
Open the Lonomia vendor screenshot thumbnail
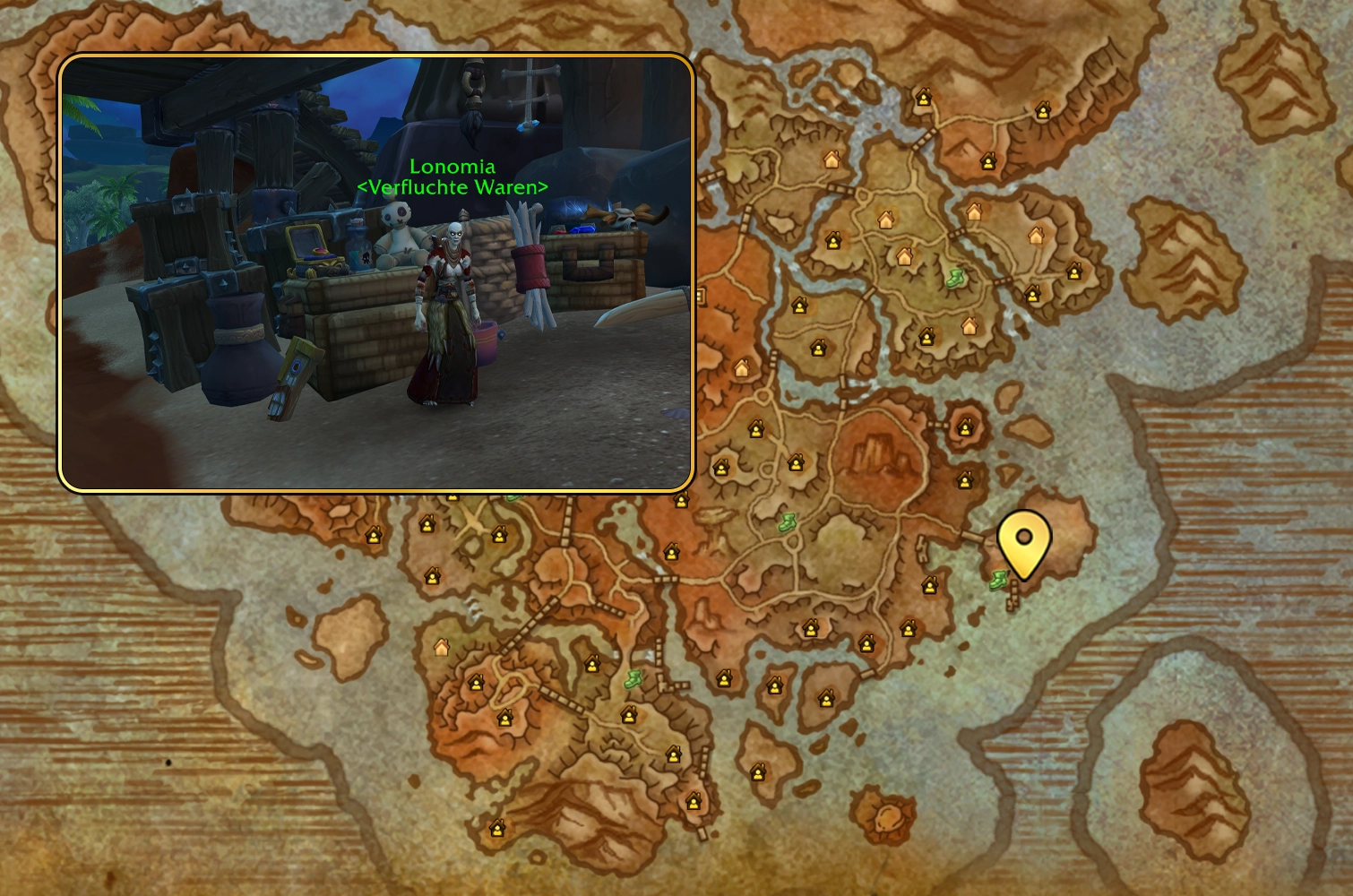coord(376,272)
